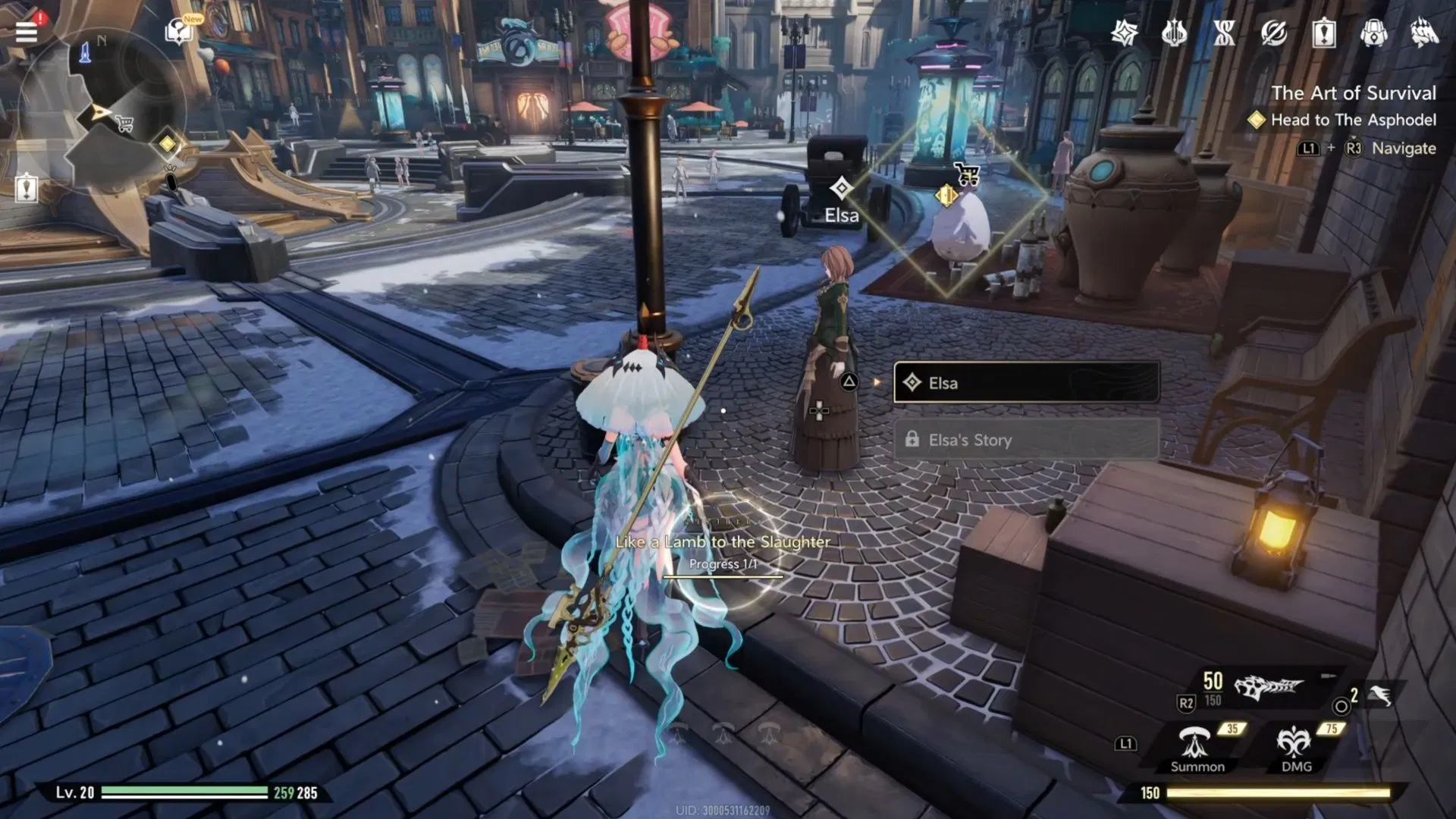1456x819 pixels.
Task: Click the Navigate prompt text
Action: tap(1402, 149)
